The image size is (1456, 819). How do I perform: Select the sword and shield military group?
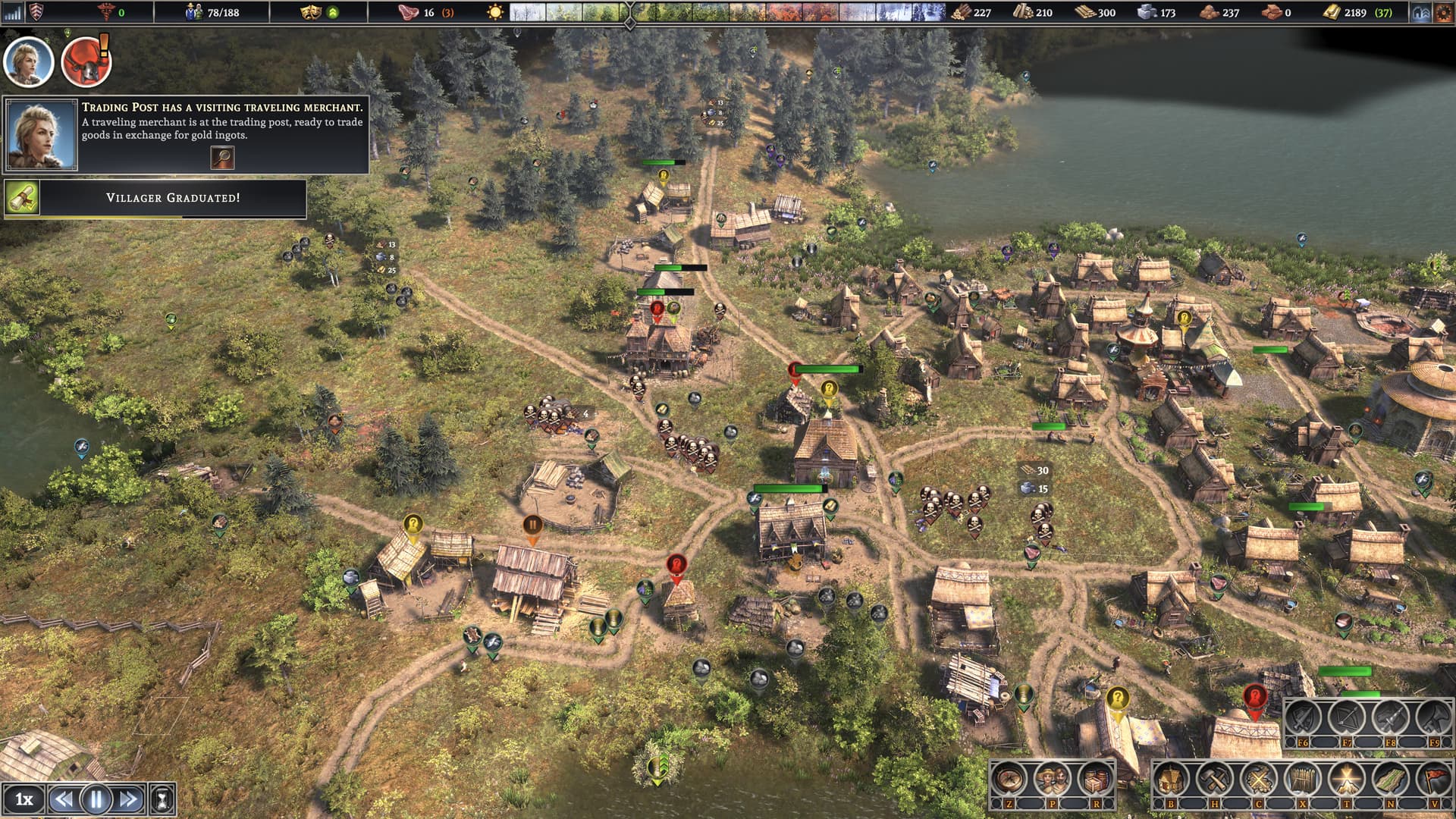point(1303,717)
